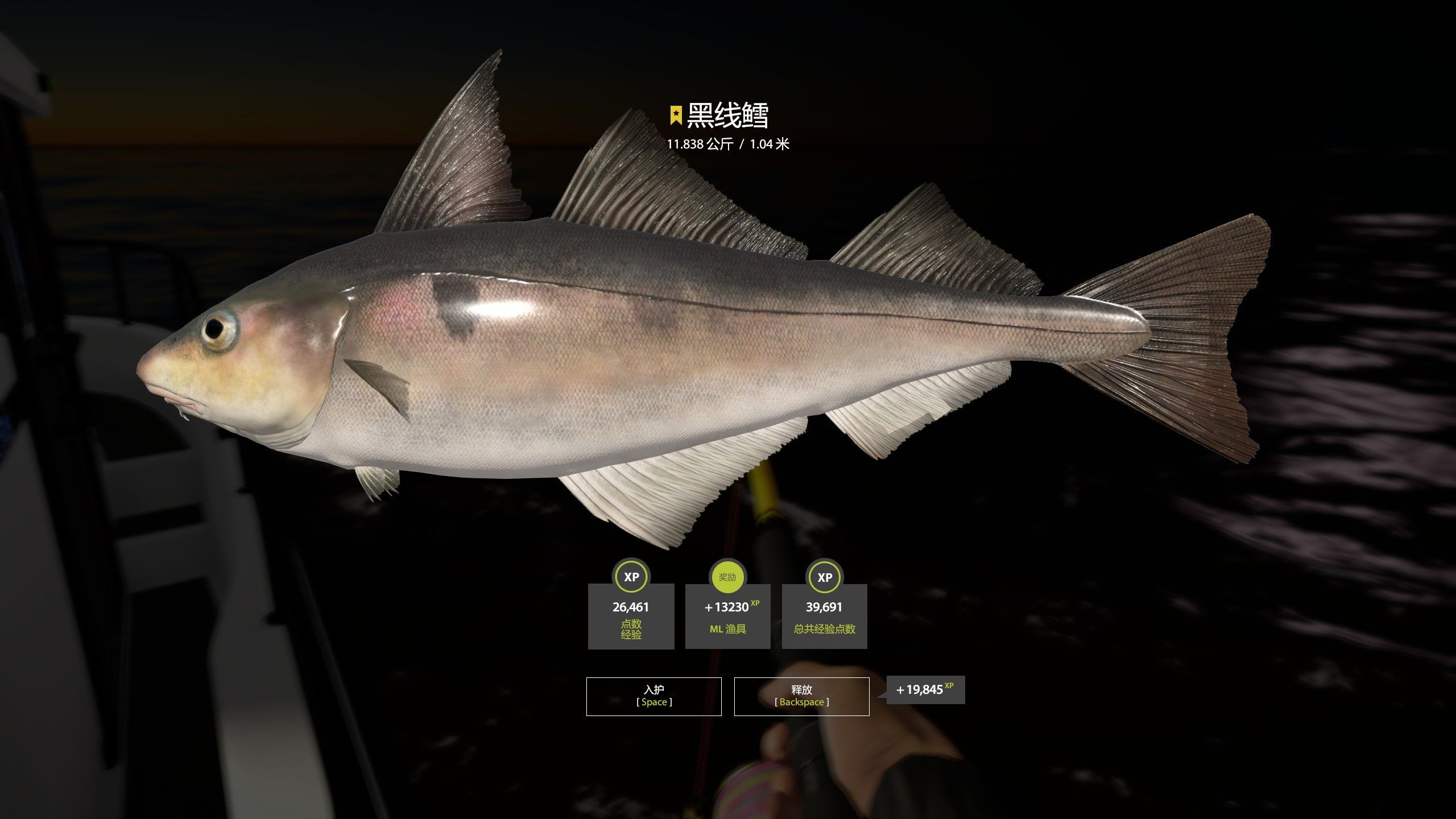This screenshot has width=1456, height=819.
Task: Keep the fish with 入护 button
Action: click(x=653, y=696)
